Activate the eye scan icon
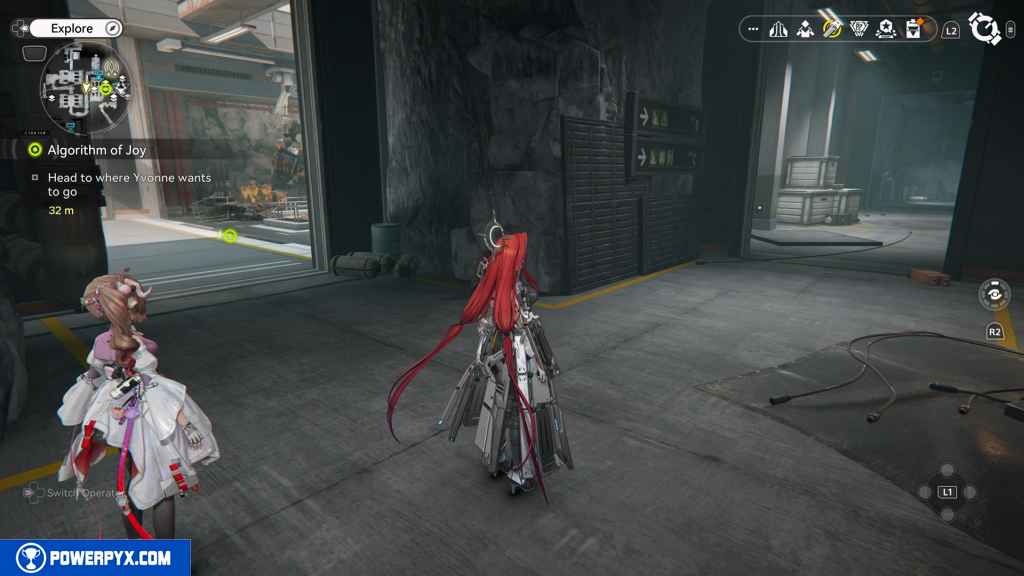The image size is (1024, 576). [x=994, y=294]
